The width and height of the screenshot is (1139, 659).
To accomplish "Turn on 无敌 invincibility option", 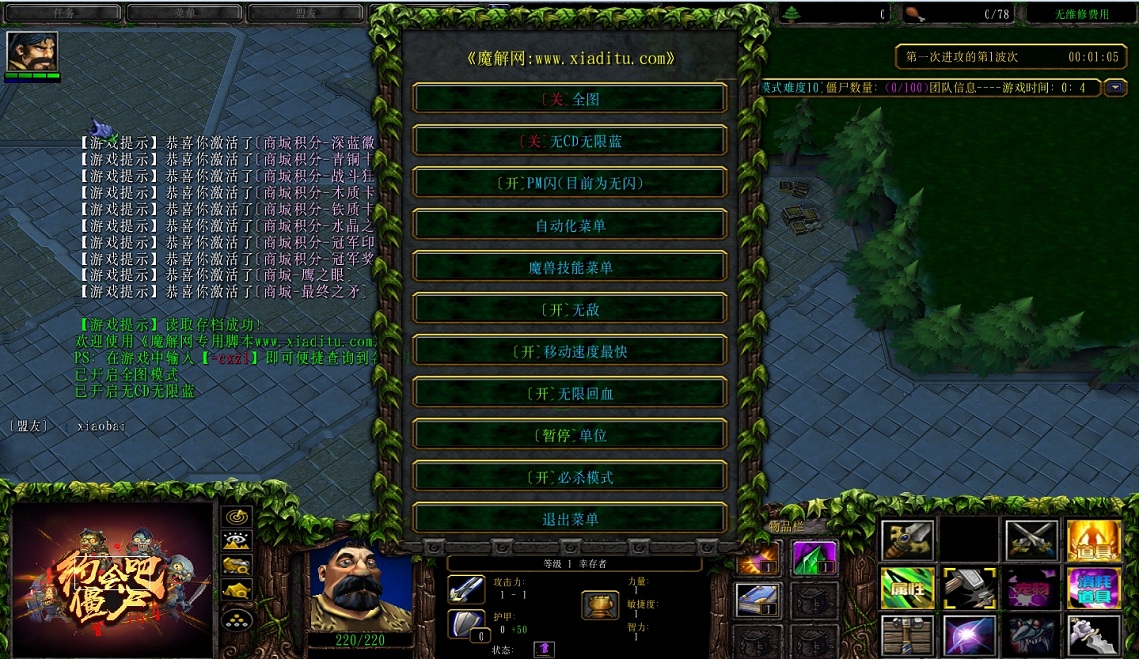I will (x=570, y=309).
